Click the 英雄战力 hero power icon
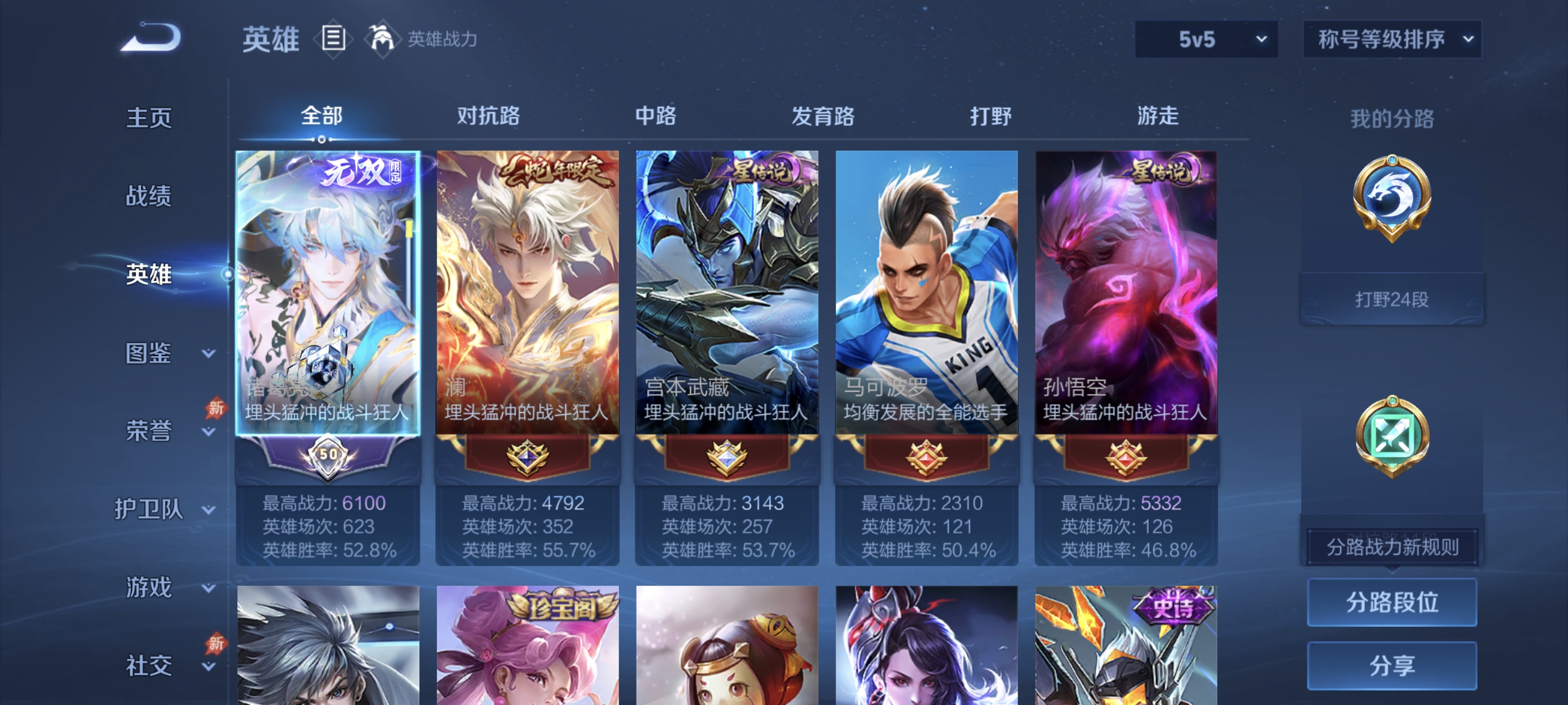1568x705 pixels. pos(382,38)
